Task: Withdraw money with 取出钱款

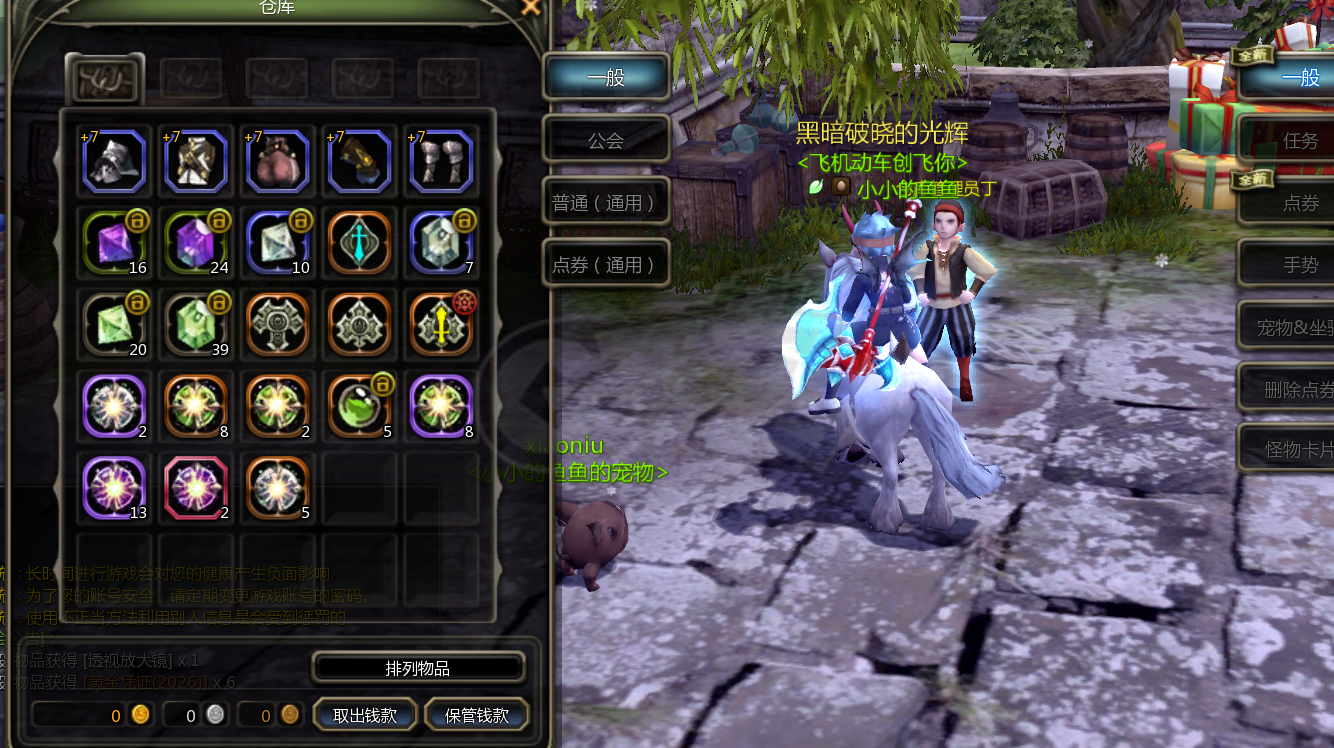Action: [x=365, y=716]
